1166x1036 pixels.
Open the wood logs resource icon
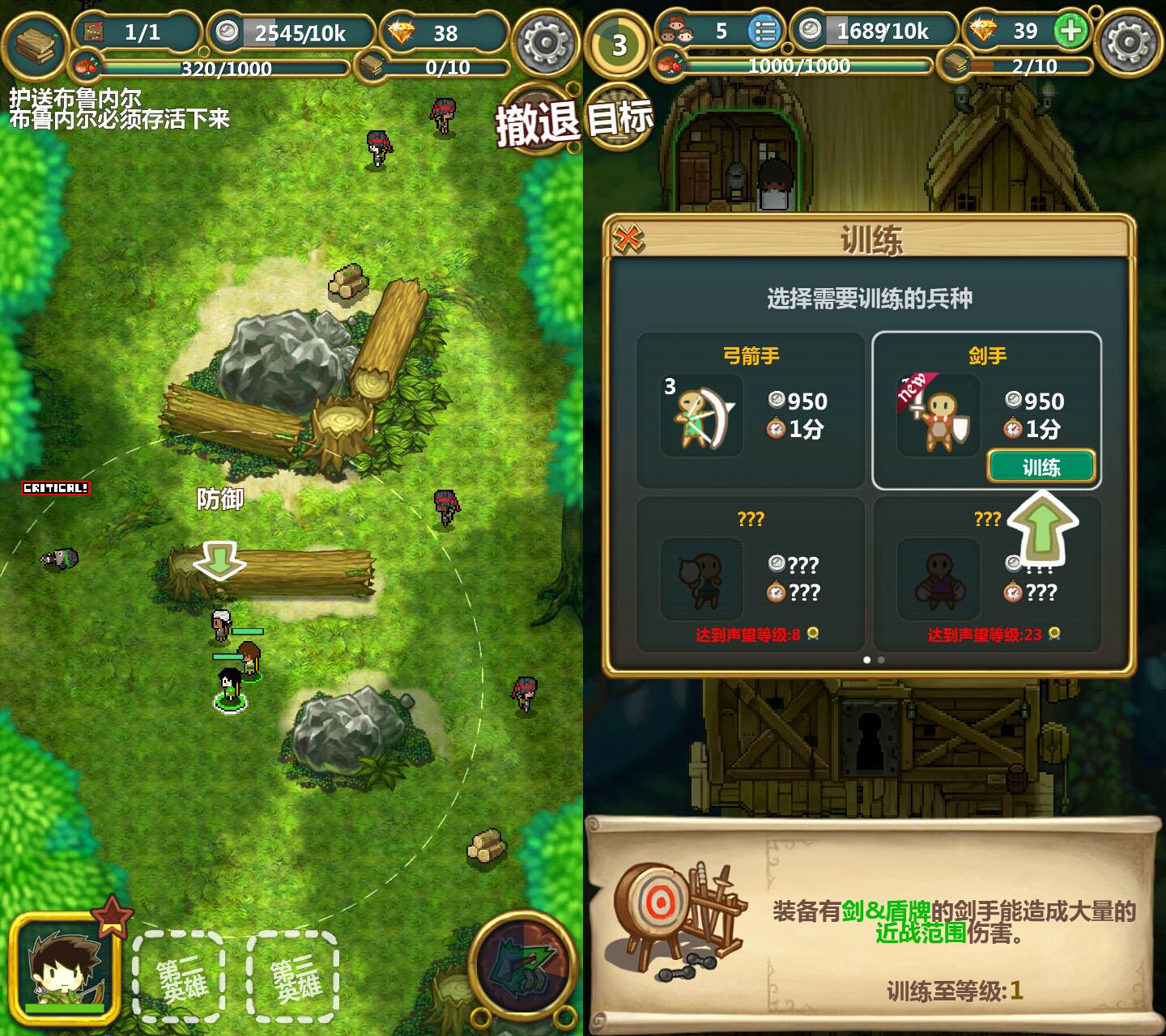[x=35, y=44]
